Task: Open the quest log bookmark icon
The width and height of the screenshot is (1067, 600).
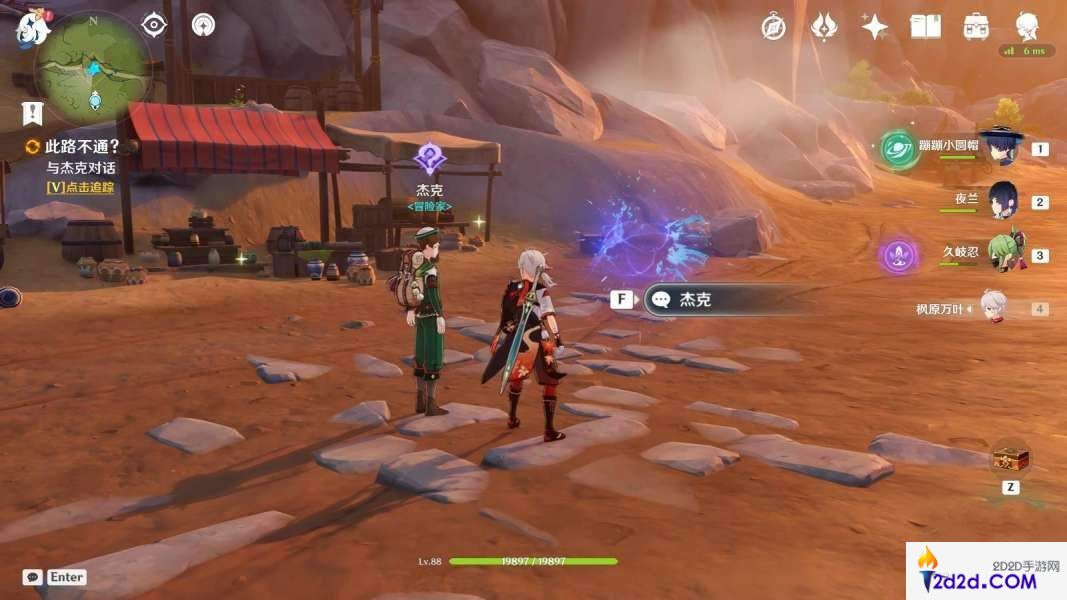Action: tap(33, 113)
